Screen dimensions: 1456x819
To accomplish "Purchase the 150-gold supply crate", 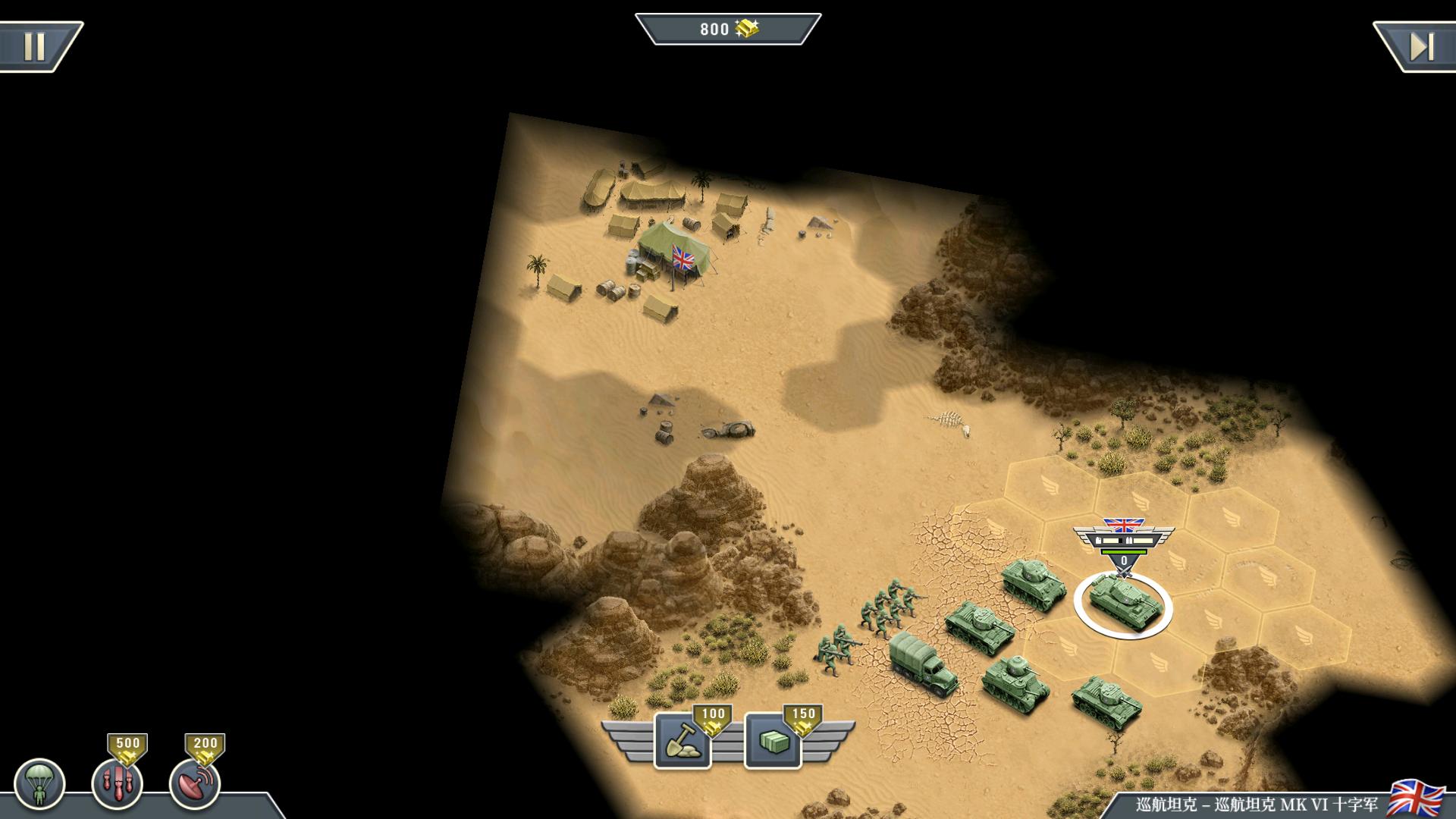I will tap(773, 741).
